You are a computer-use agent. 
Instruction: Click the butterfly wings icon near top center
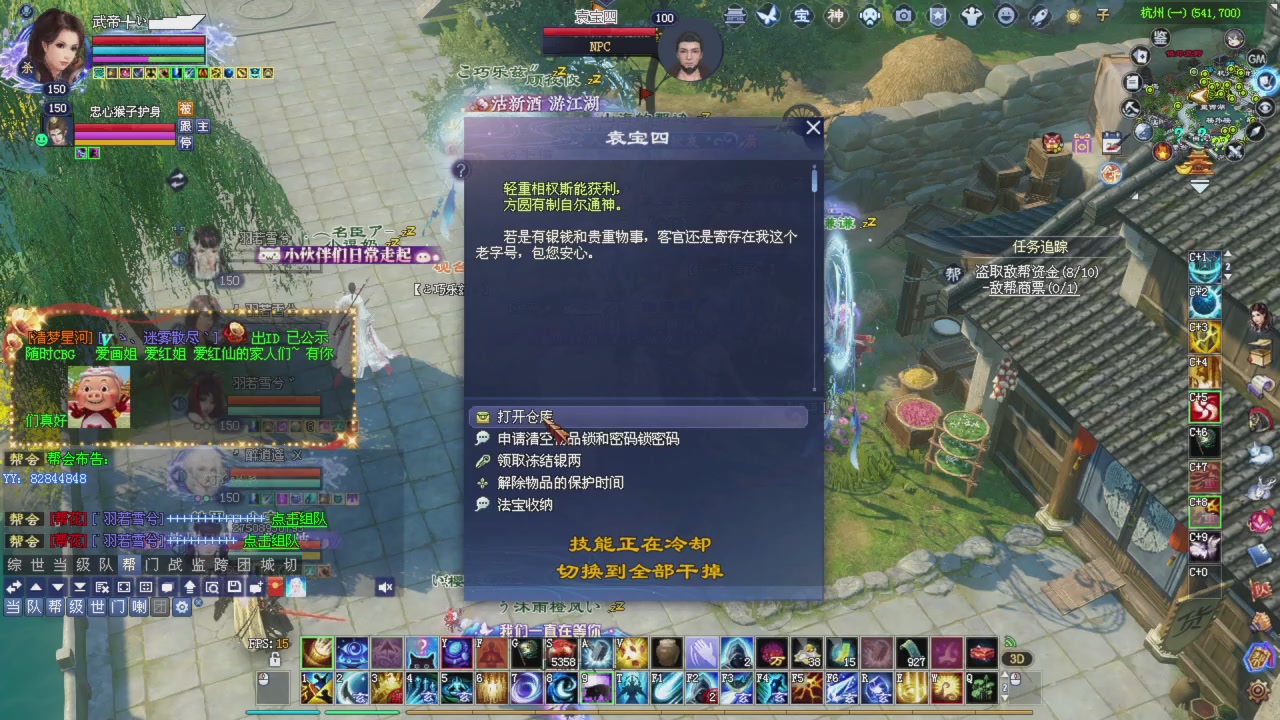tap(766, 15)
